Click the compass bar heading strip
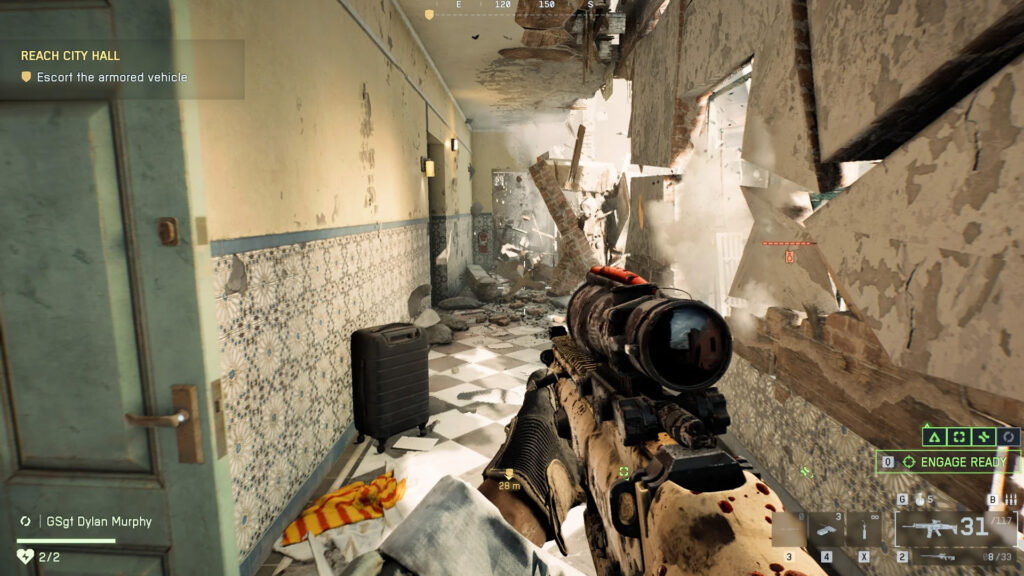1024x576 pixels. pos(510,7)
